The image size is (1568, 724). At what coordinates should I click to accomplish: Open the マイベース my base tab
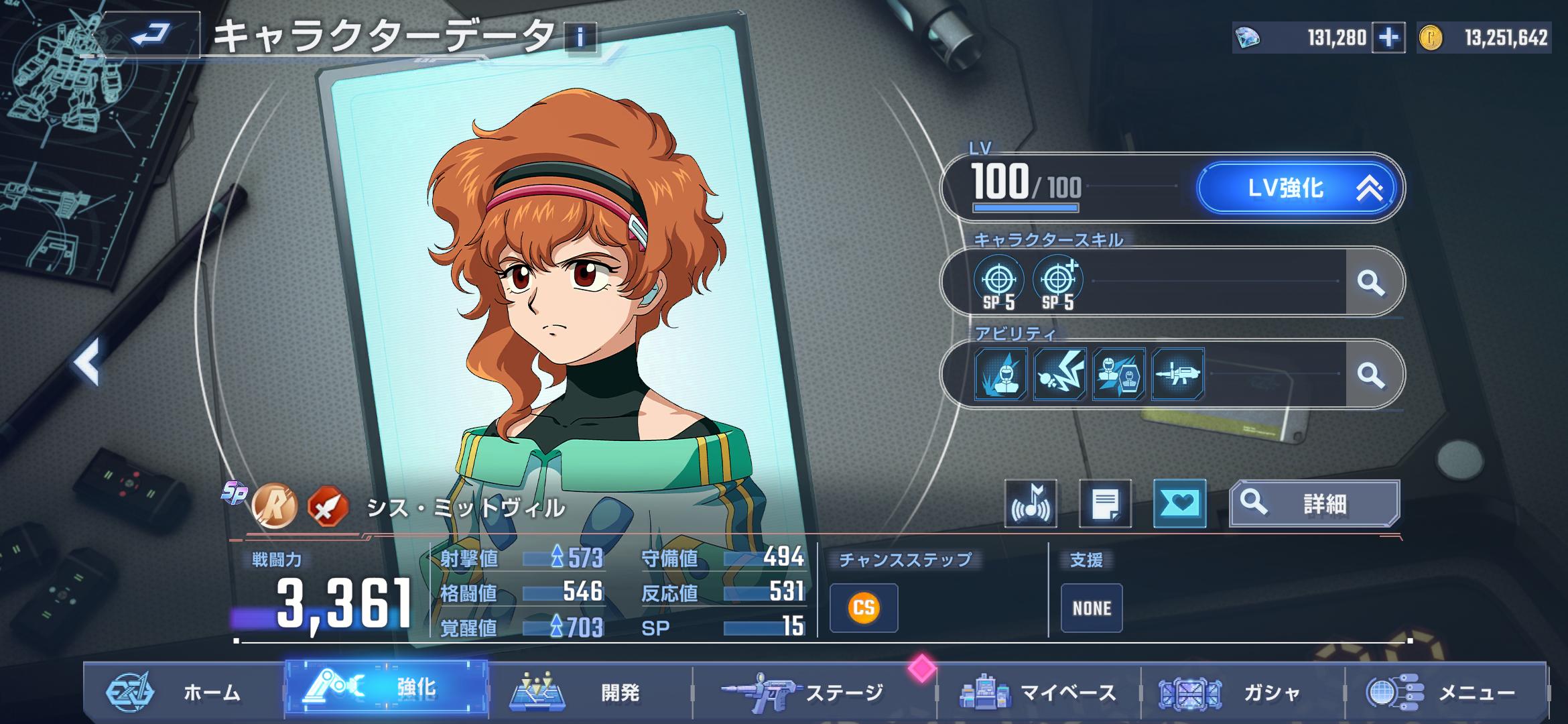coord(1039,692)
